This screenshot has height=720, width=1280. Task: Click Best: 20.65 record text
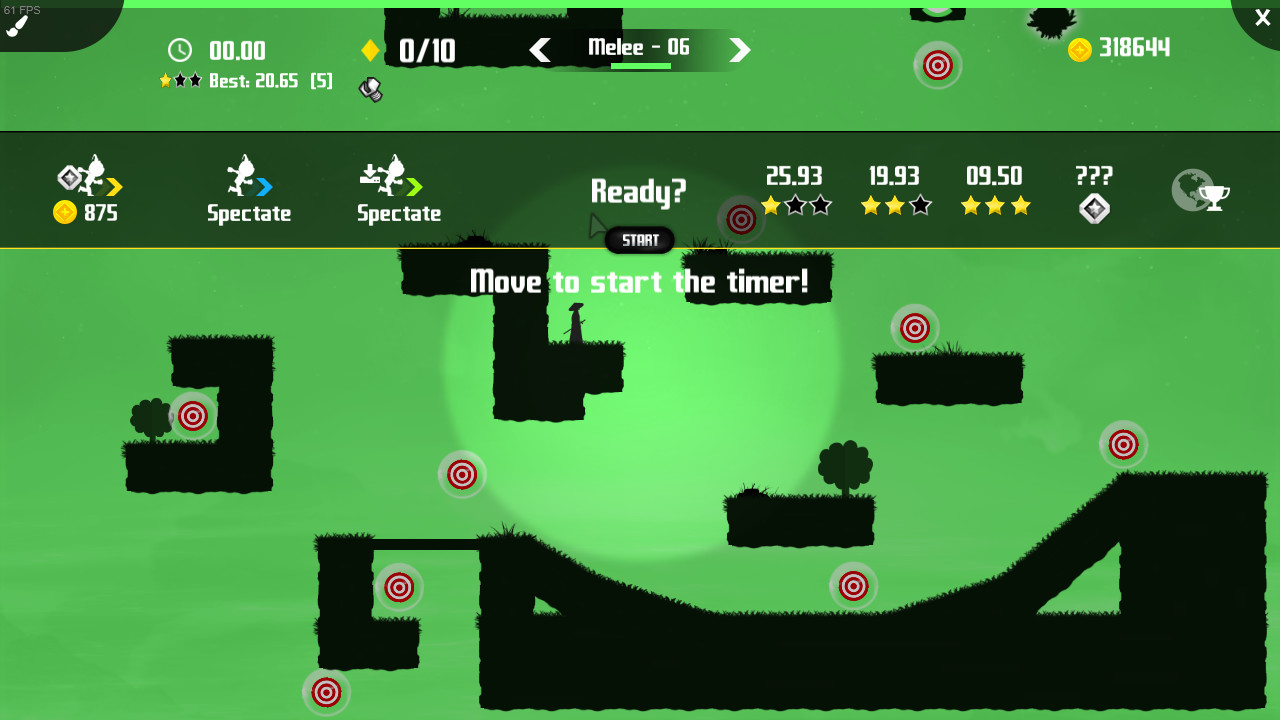(x=255, y=81)
